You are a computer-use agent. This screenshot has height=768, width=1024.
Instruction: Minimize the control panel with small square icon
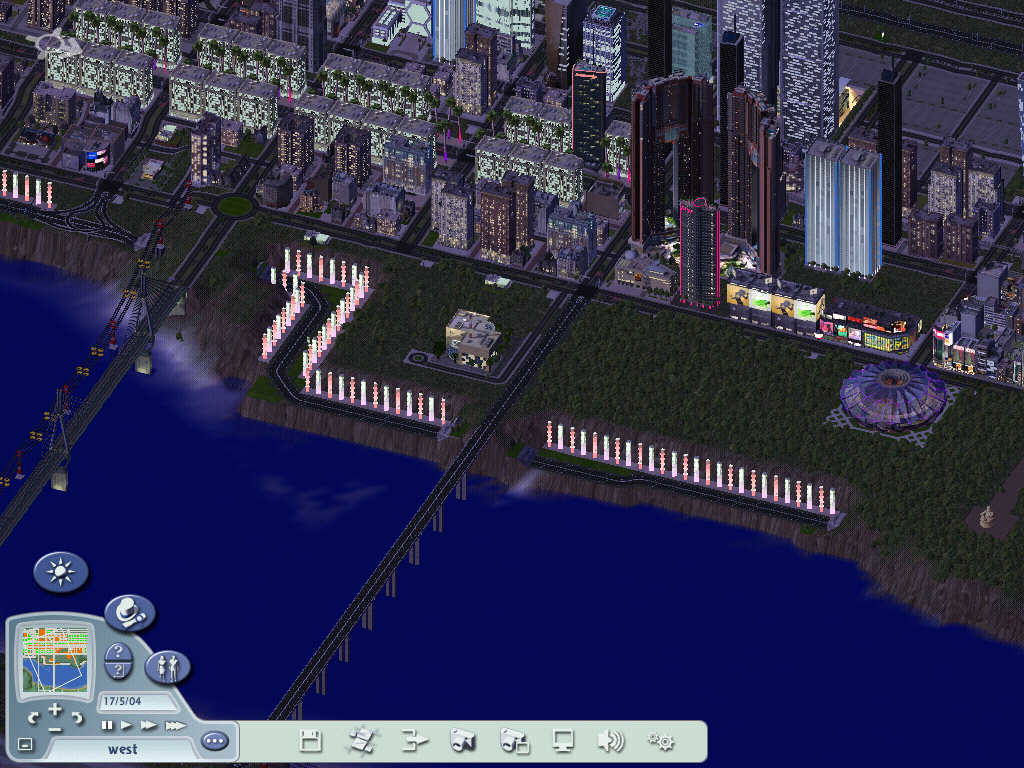tap(25, 744)
